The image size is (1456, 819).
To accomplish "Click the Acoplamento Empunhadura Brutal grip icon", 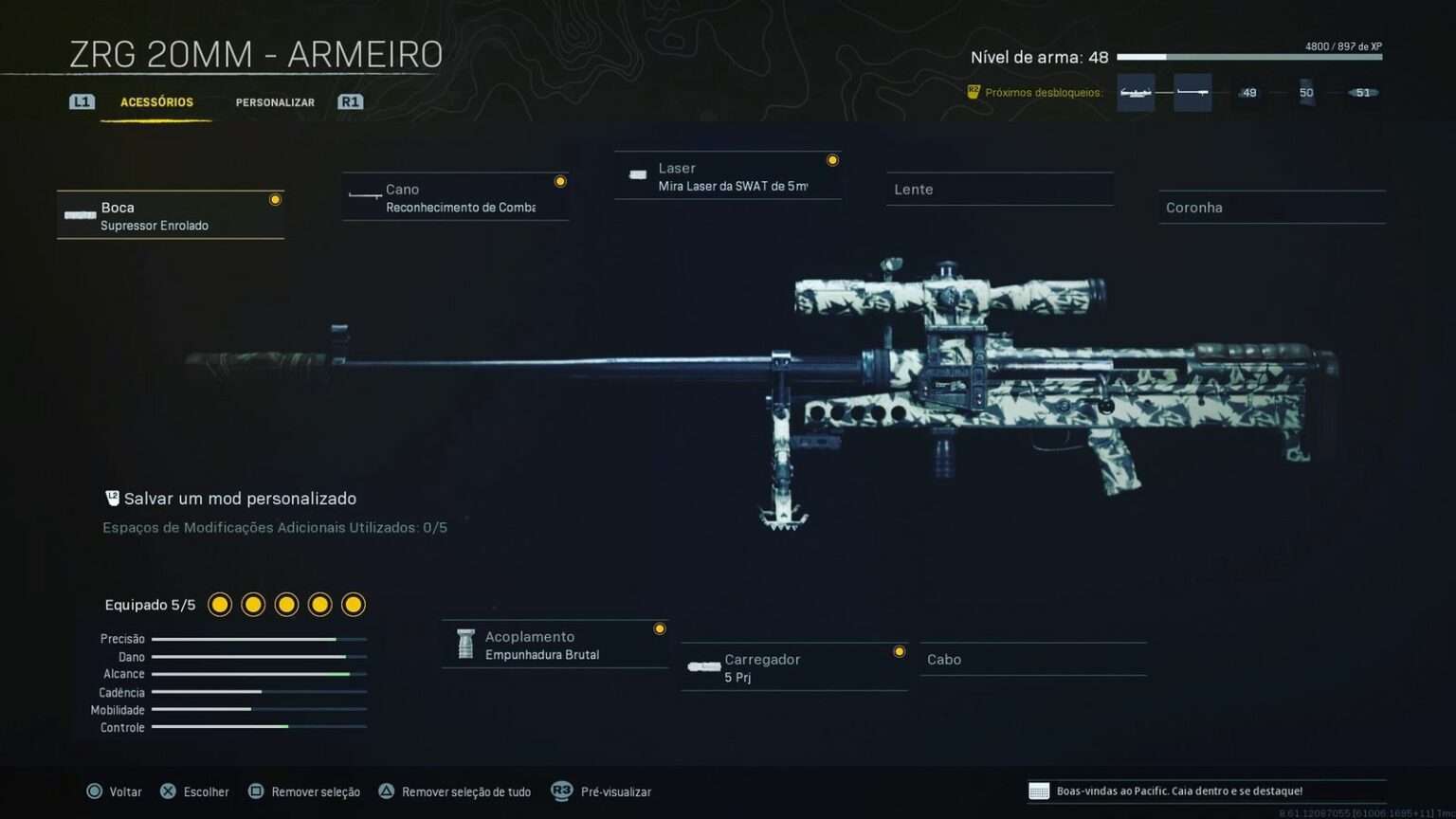I will coord(464,644).
